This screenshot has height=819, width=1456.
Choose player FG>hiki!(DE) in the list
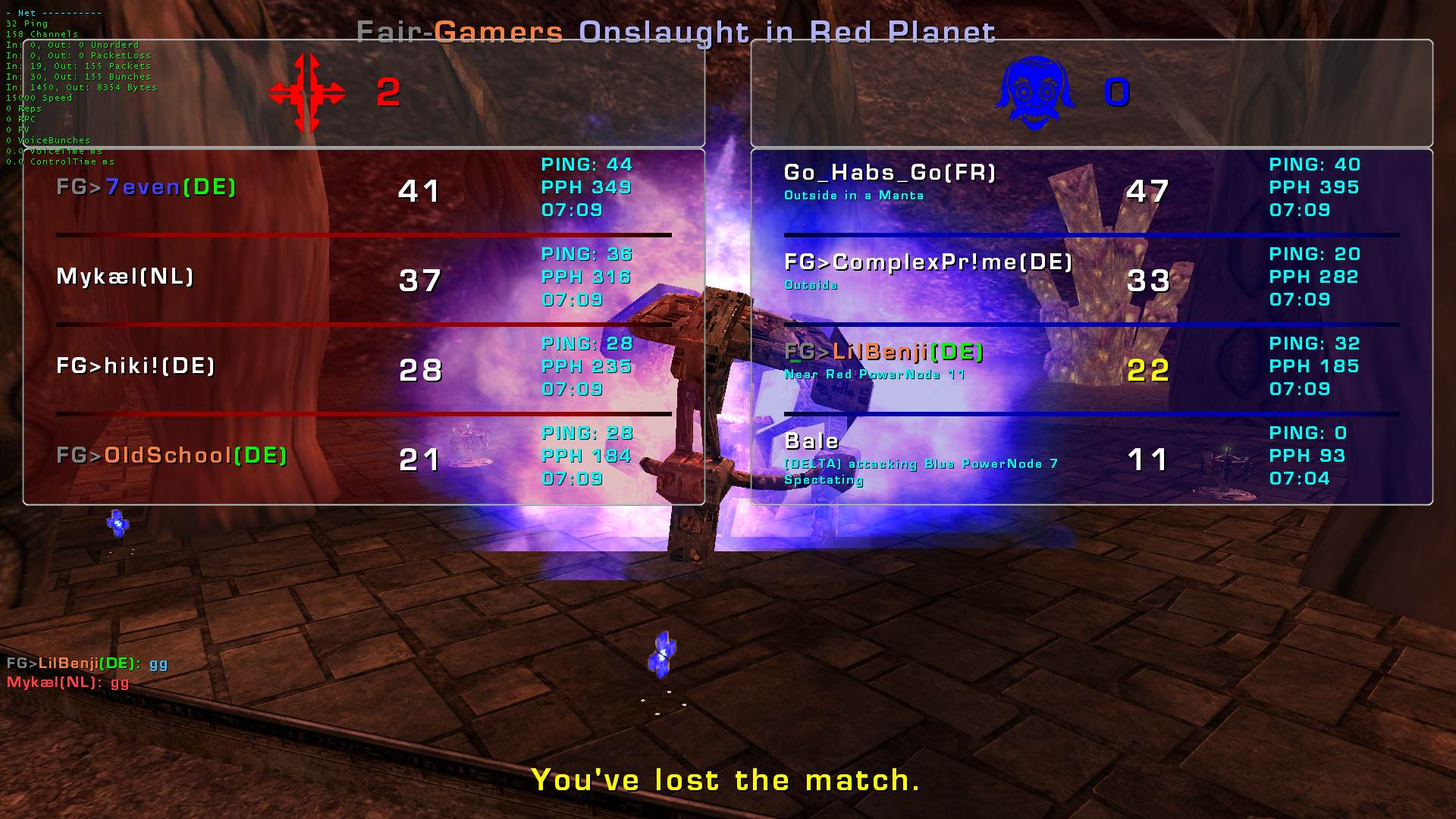136,366
